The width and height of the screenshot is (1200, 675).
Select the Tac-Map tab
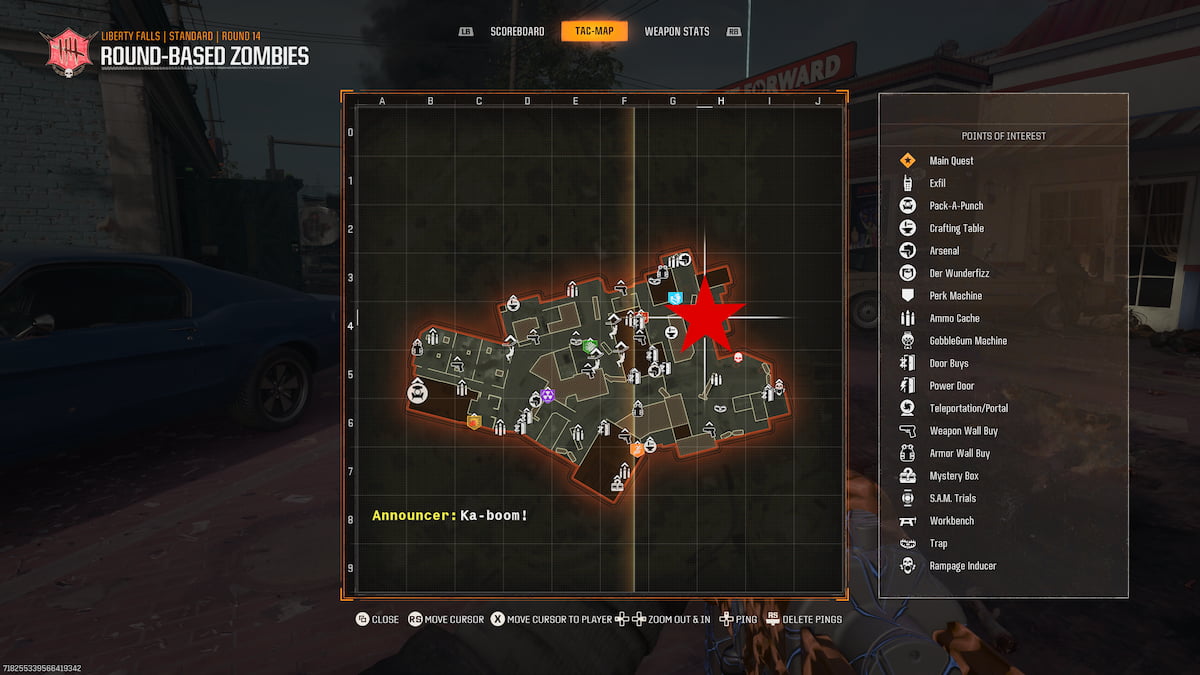click(x=594, y=31)
